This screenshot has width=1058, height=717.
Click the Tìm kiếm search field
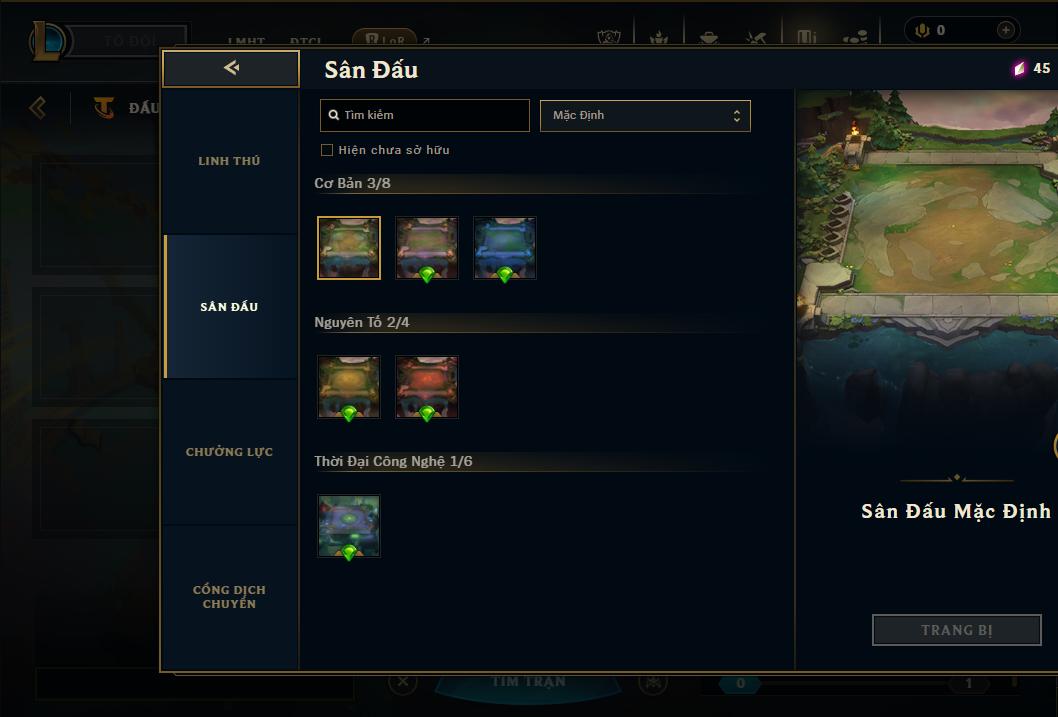425,115
